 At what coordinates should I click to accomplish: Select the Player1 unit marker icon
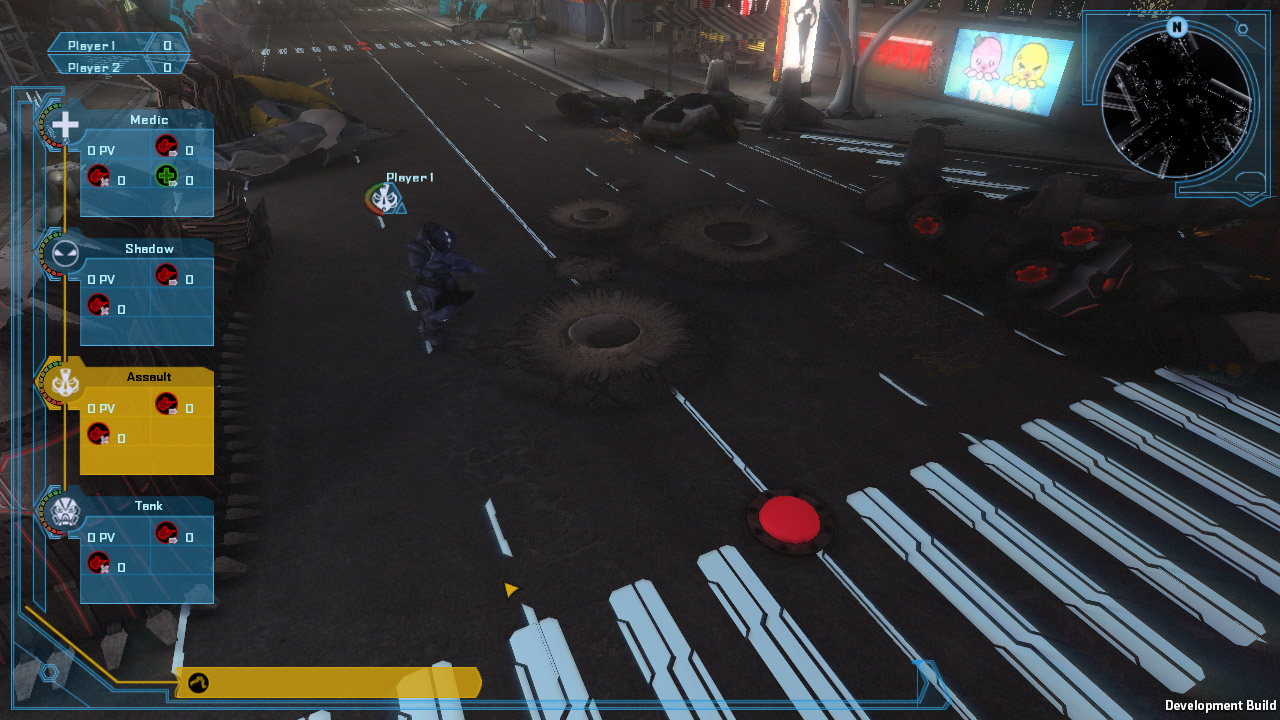[384, 198]
